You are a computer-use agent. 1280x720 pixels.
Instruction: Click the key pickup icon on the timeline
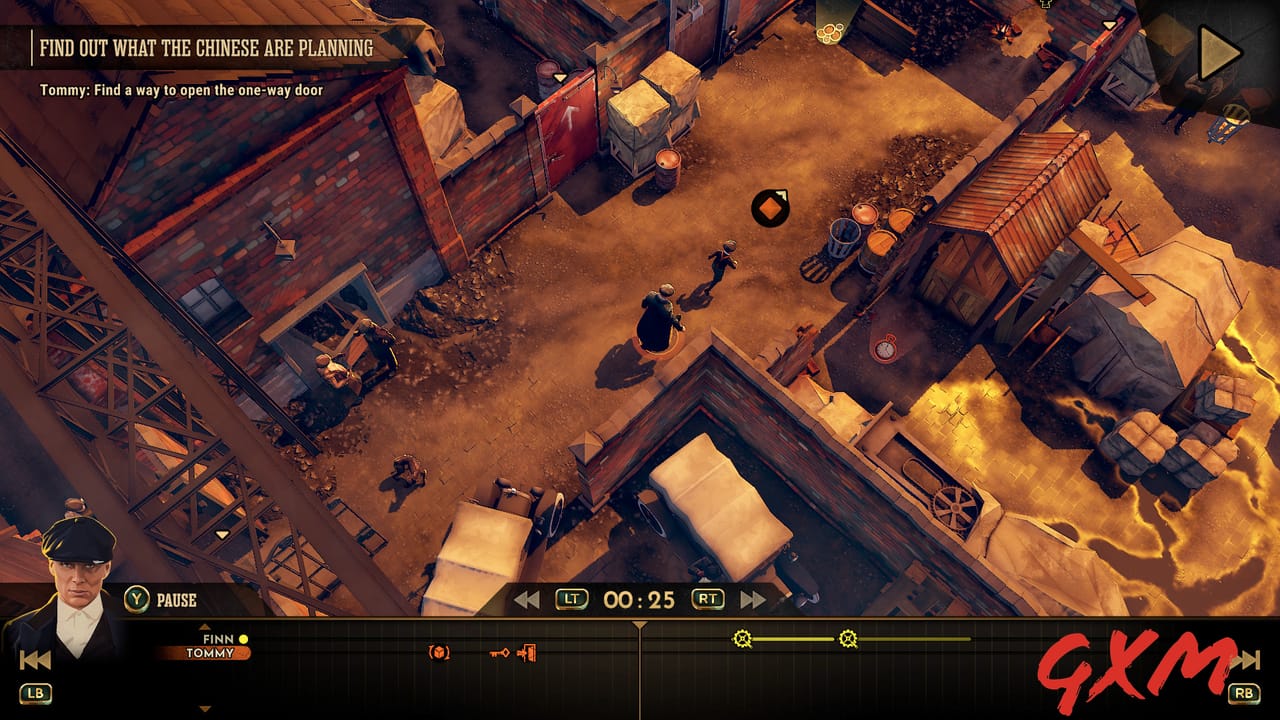(500, 653)
